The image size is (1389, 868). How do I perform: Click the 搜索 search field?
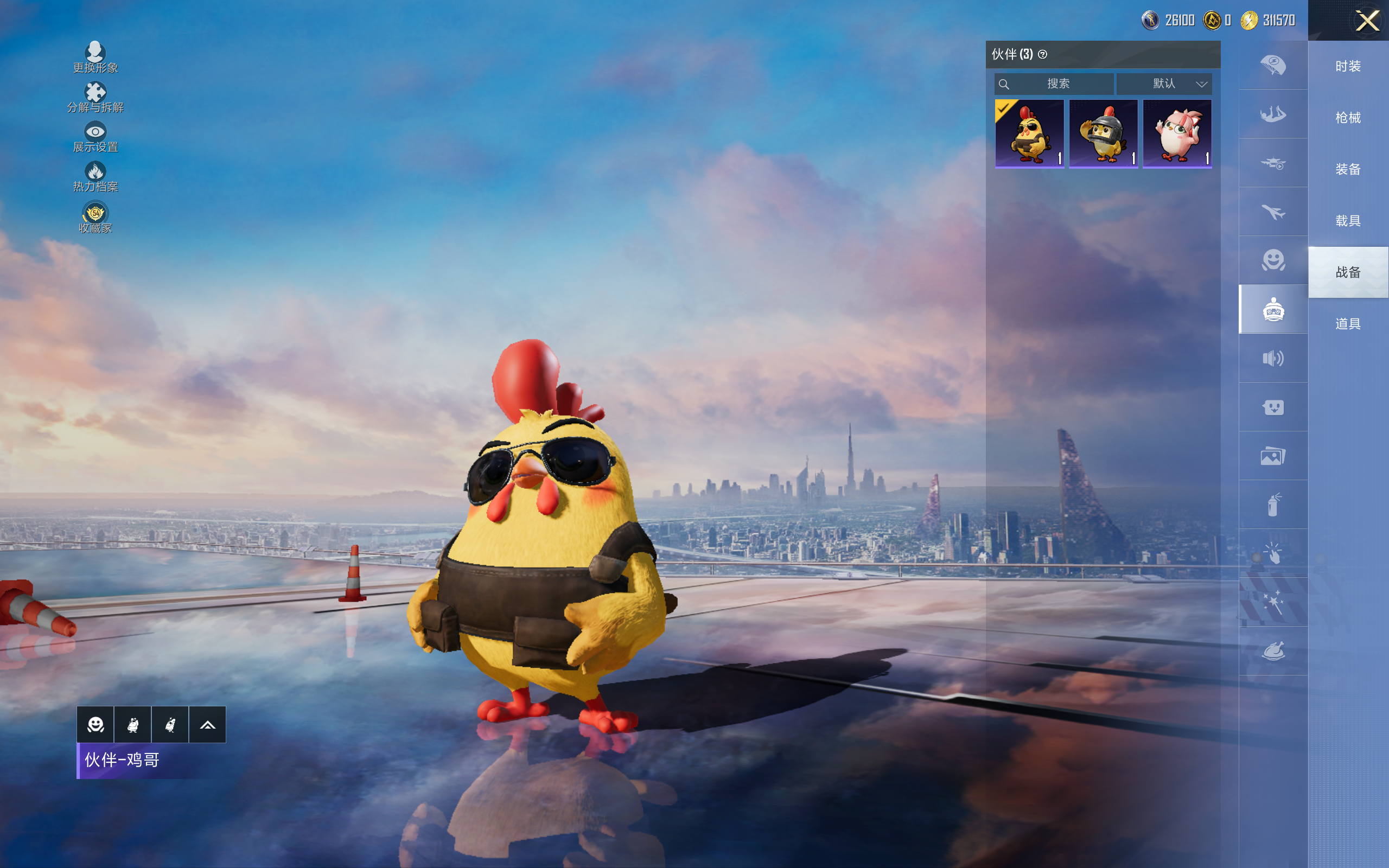pos(1054,84)
